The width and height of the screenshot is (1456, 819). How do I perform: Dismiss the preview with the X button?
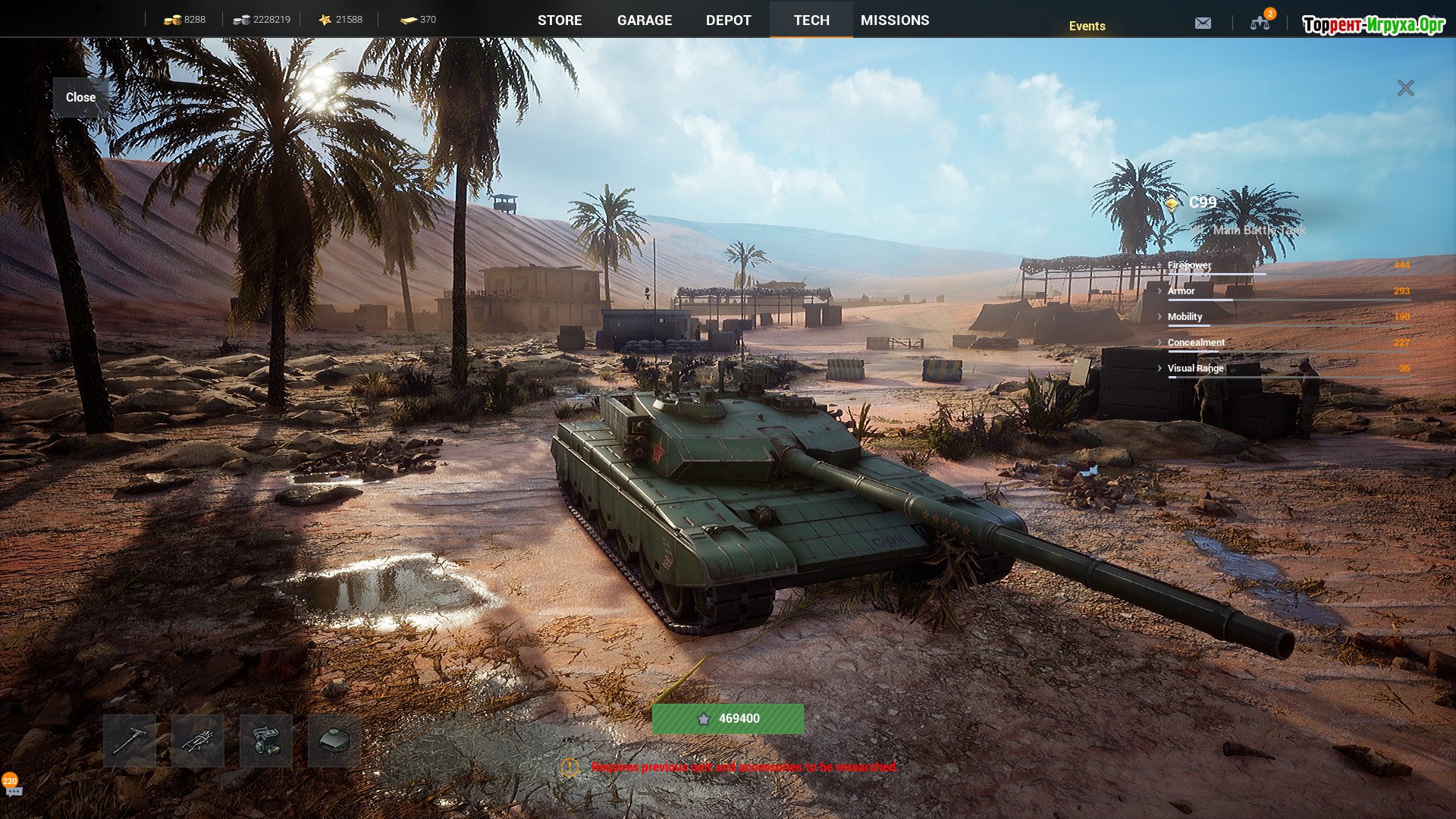1405,89
